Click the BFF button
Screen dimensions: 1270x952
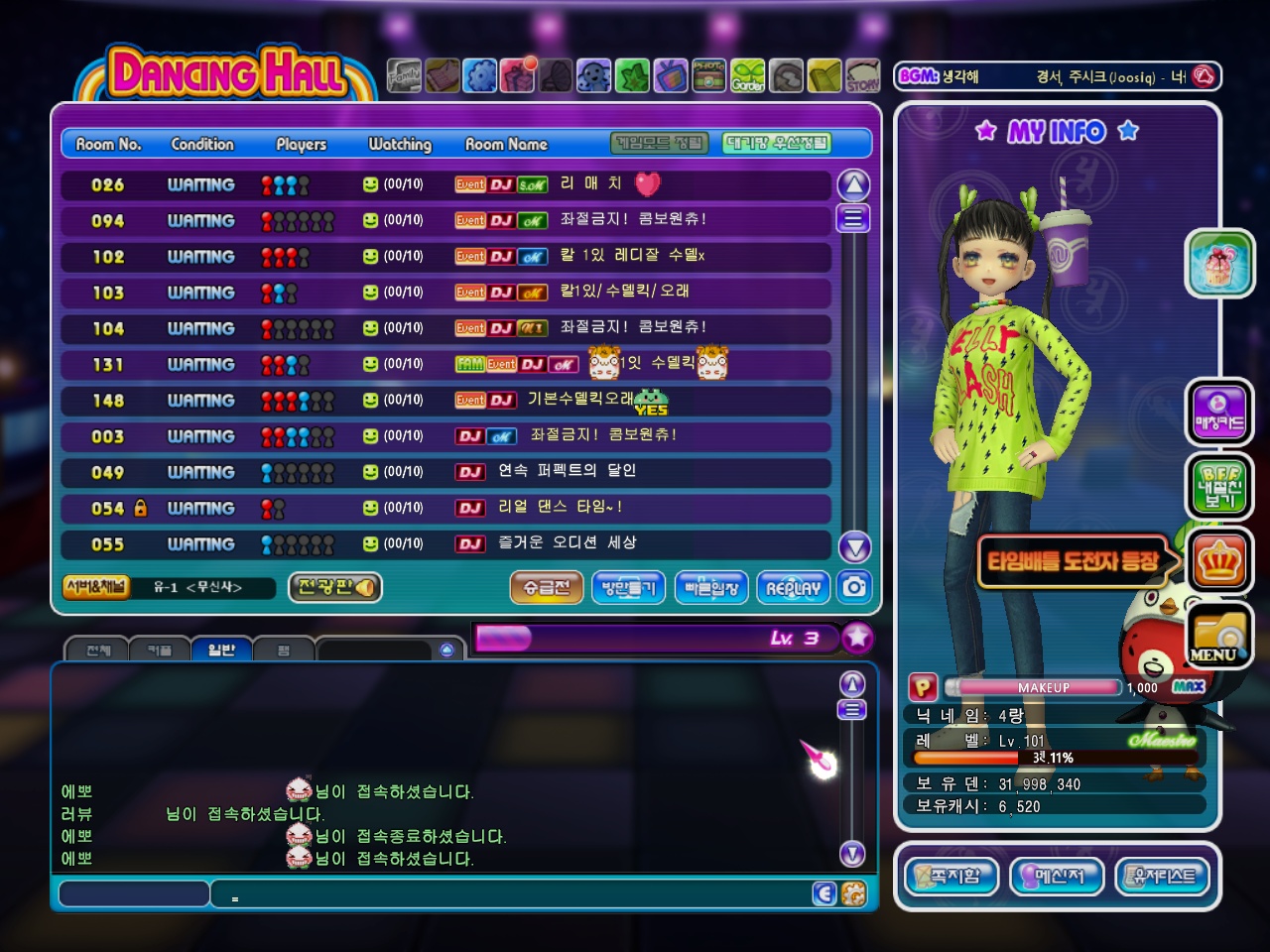click(x=1219, y=487)
